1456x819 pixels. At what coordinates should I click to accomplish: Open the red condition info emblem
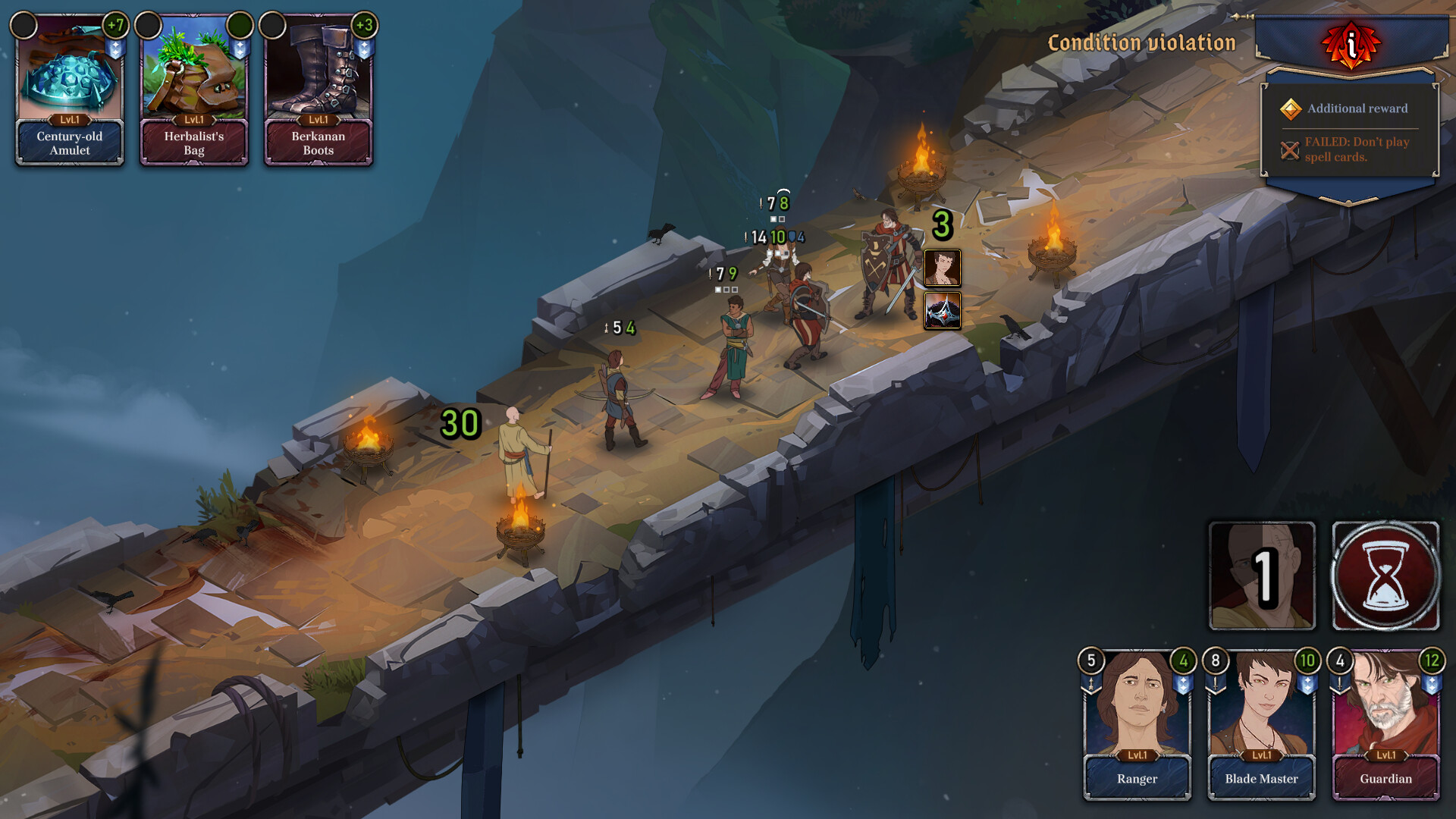1351,45
